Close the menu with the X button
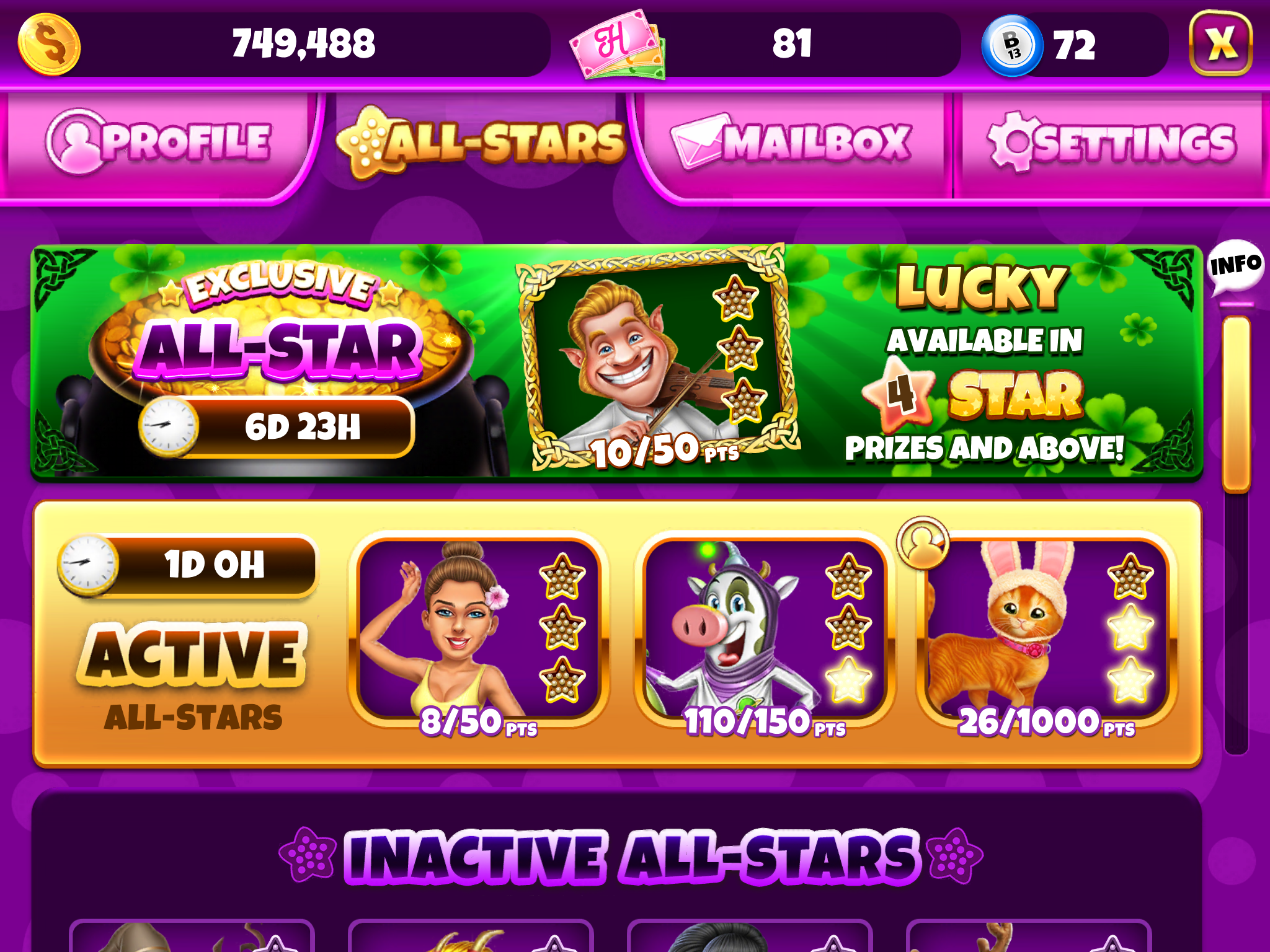Screen dimensions: 1270x952 (x=1220, y=43)
